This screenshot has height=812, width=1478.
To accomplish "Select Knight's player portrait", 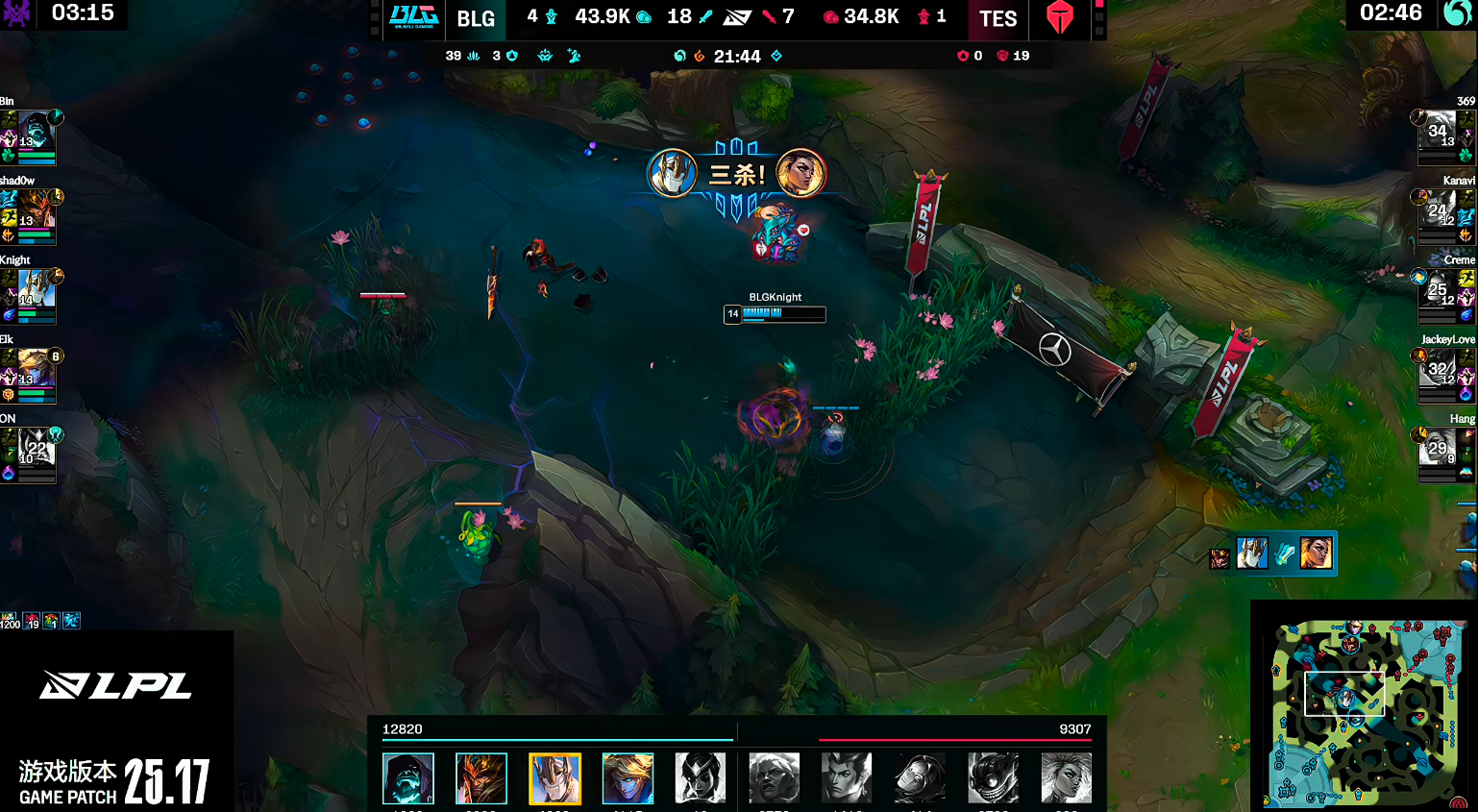I will click(x=36, y=290).
